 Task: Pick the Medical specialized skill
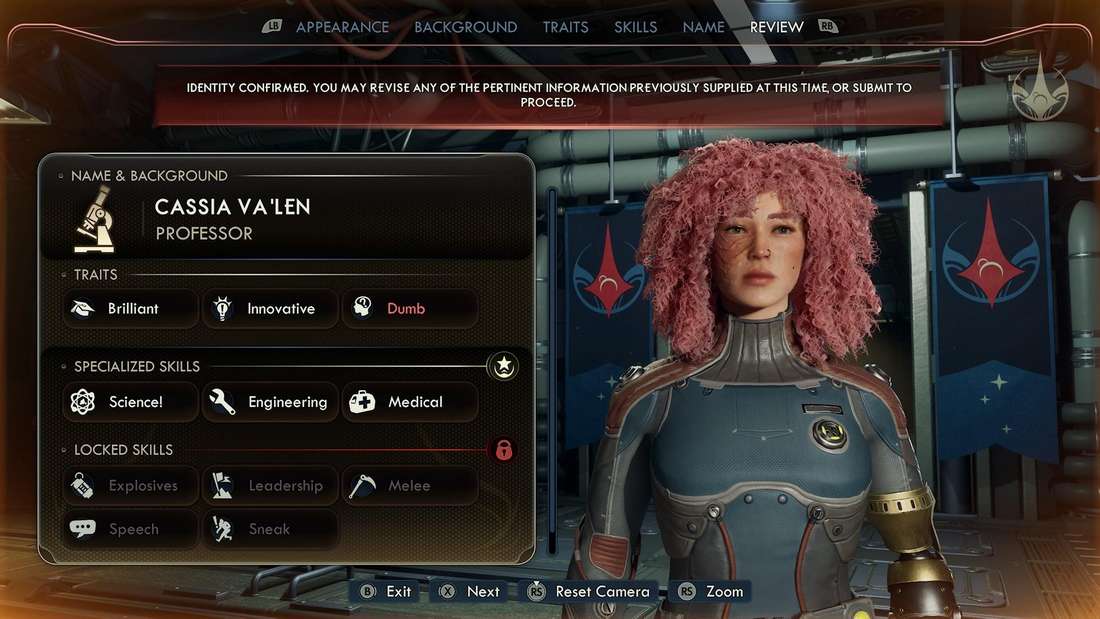point(409,402)
